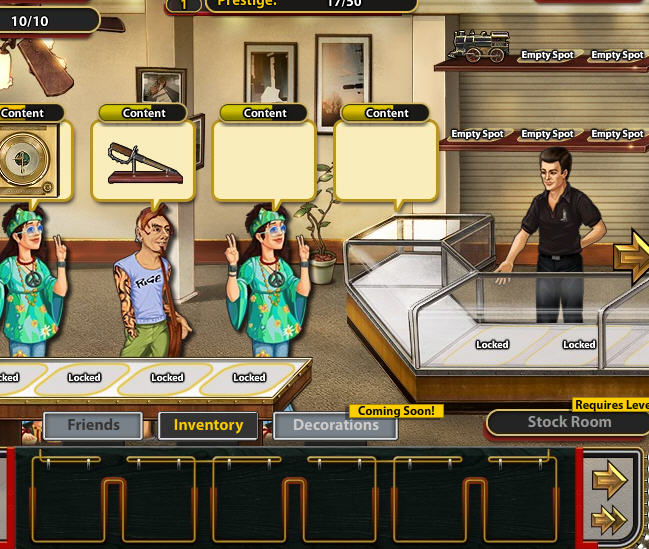Image resolution: width=649 pixels, height=549 pixels.
Task: Click the large yellow arrow beside the shopkeeper
Action: pos(634,257)
